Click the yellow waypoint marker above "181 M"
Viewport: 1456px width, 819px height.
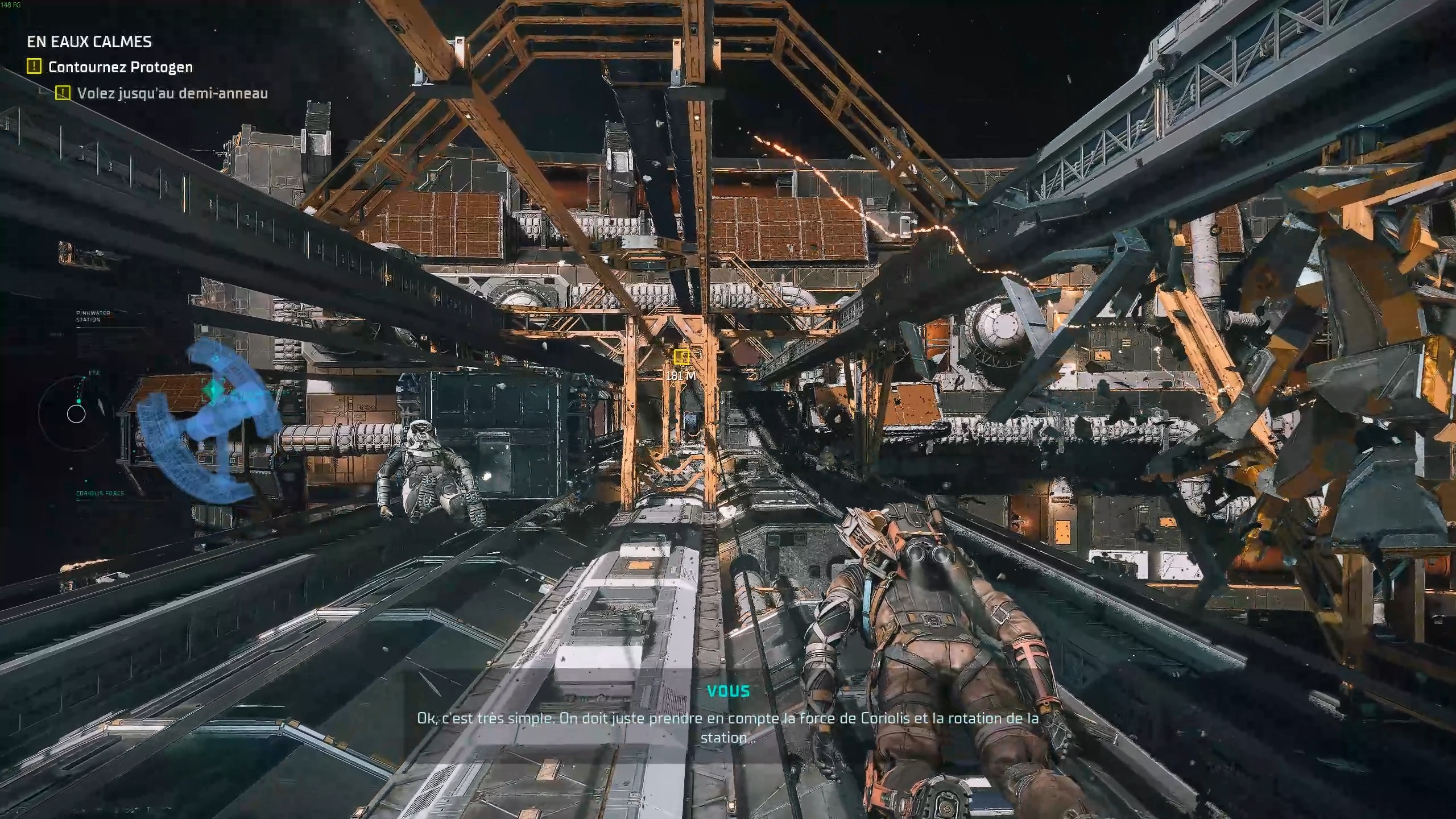(x=681, y=358)
